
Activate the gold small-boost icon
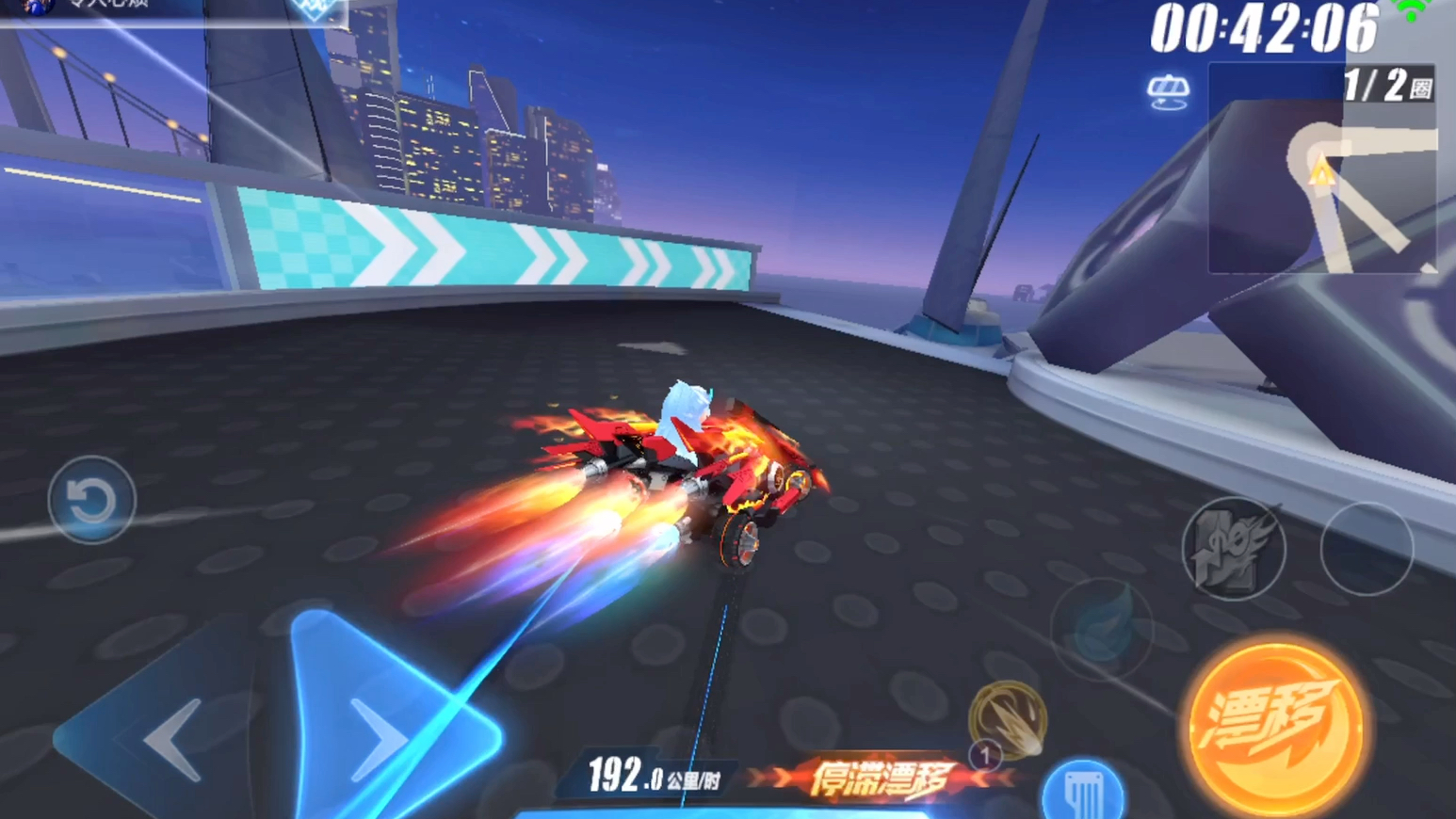(x=1008, y=718)
